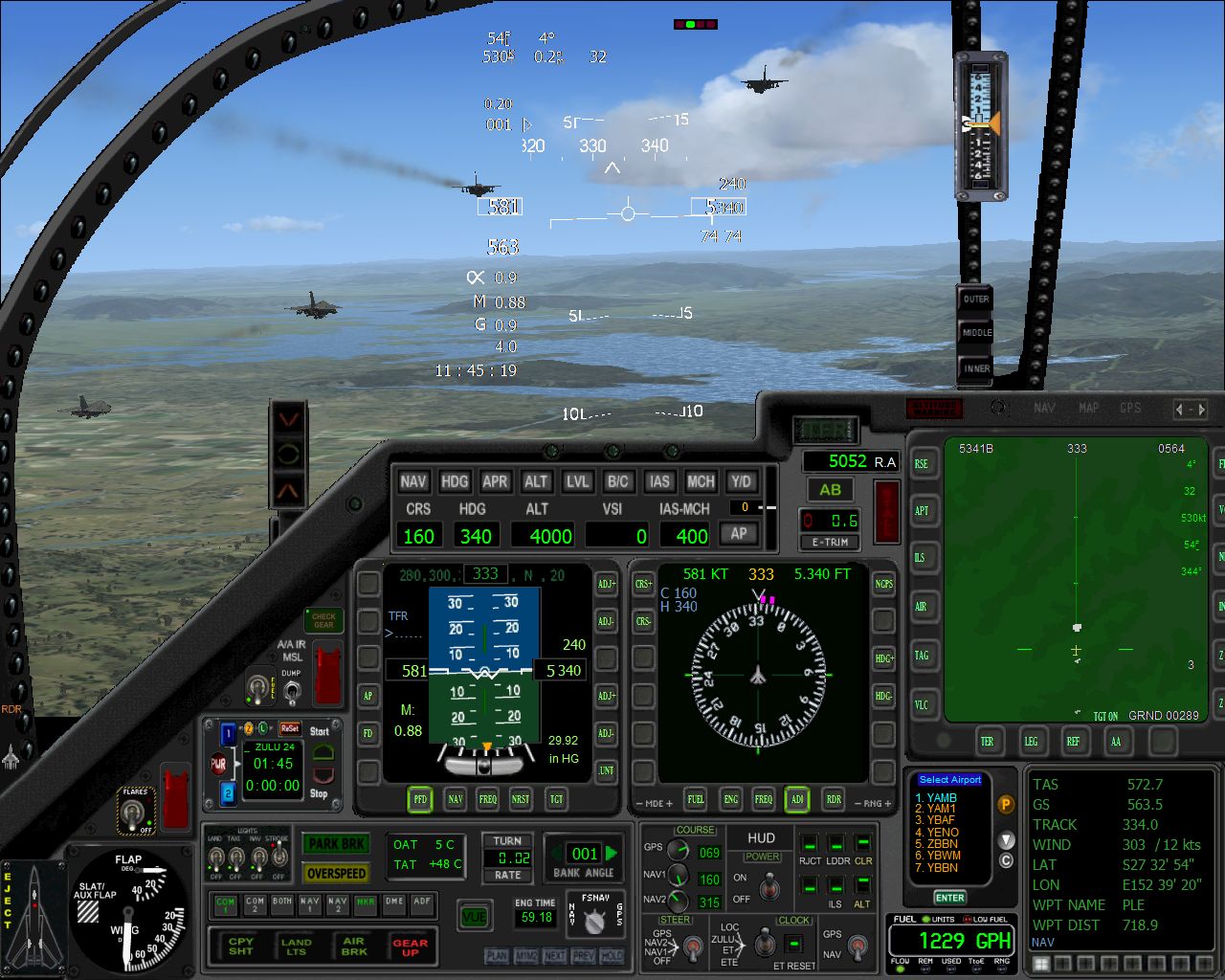Activate the HDG autopilot mode button
The width and height of the screenshot is (1225, 980).
pos(455,481)
